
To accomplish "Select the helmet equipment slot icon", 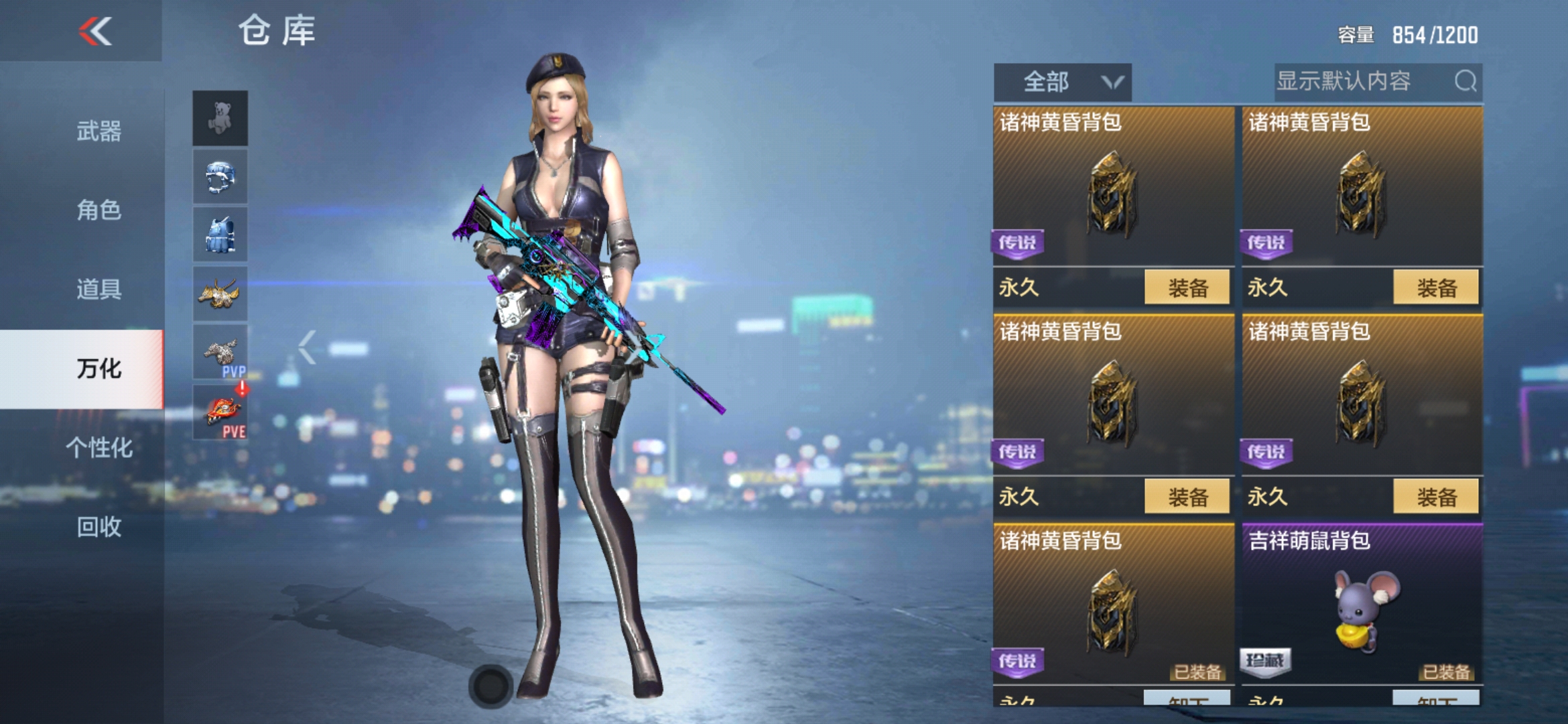I will tap(220, 176).
